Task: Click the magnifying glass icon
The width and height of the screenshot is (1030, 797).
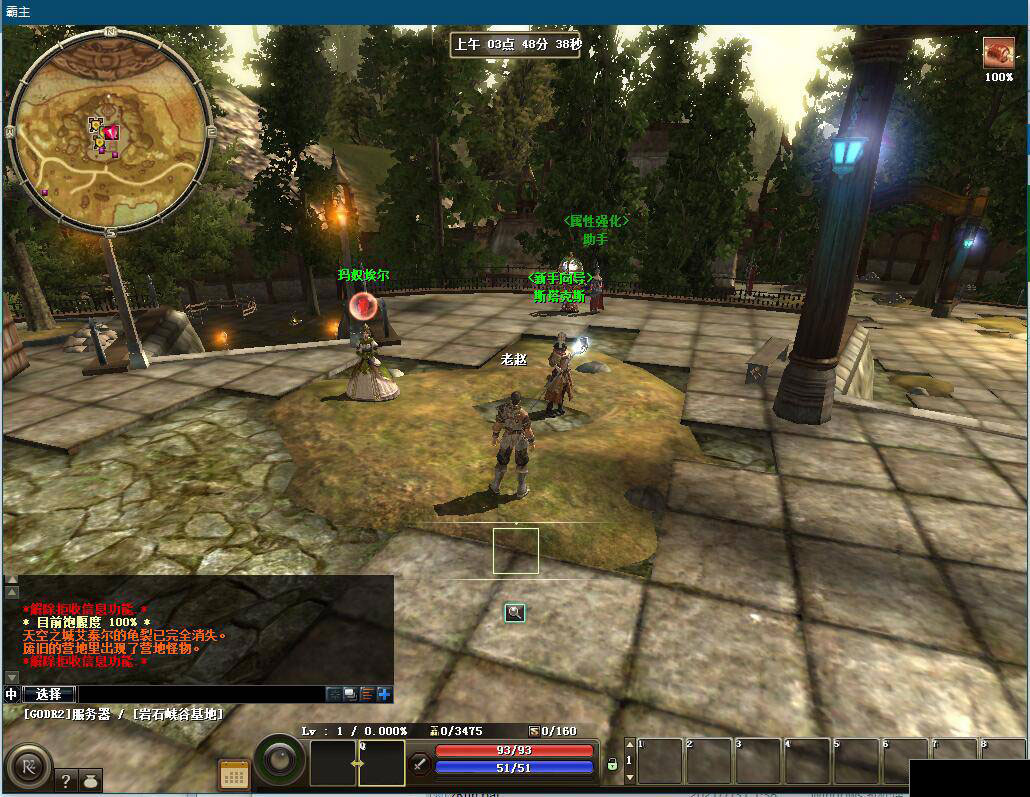Action: 515,612
